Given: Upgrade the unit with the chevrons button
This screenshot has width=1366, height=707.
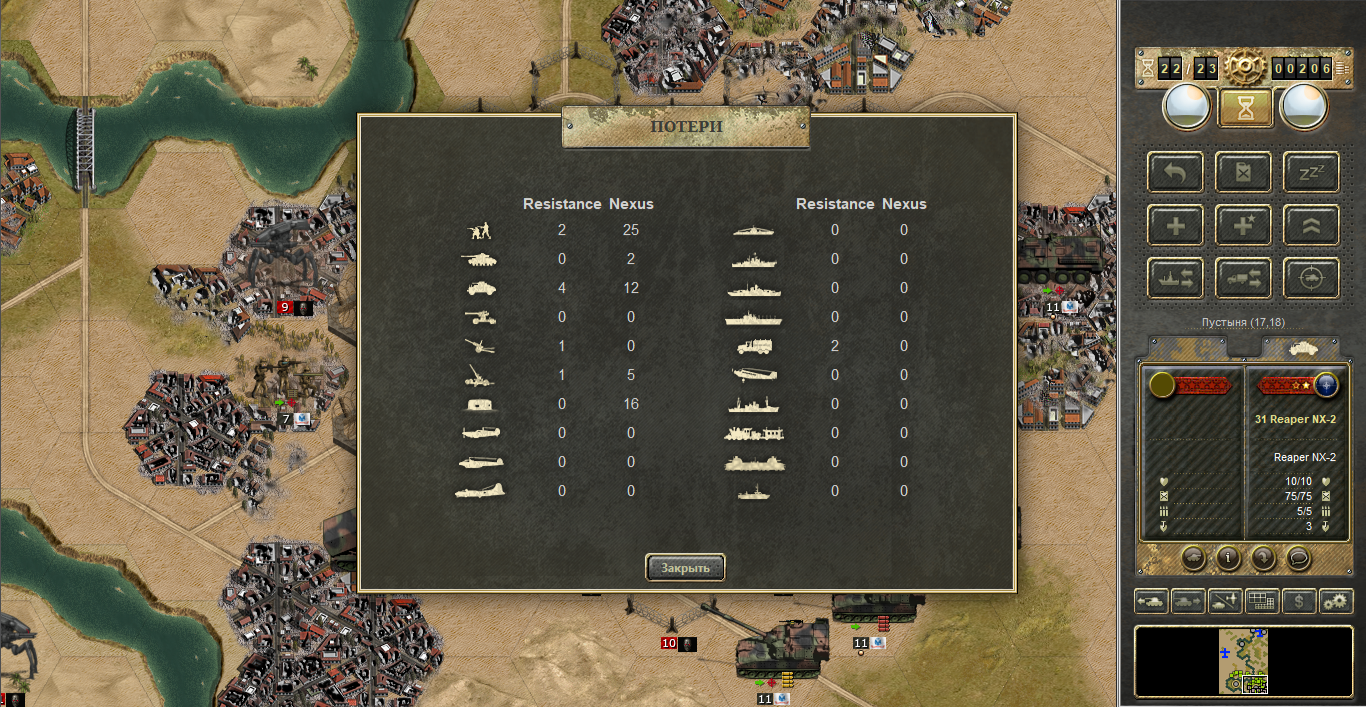Looking at the screenshot, I should 1311,226.
